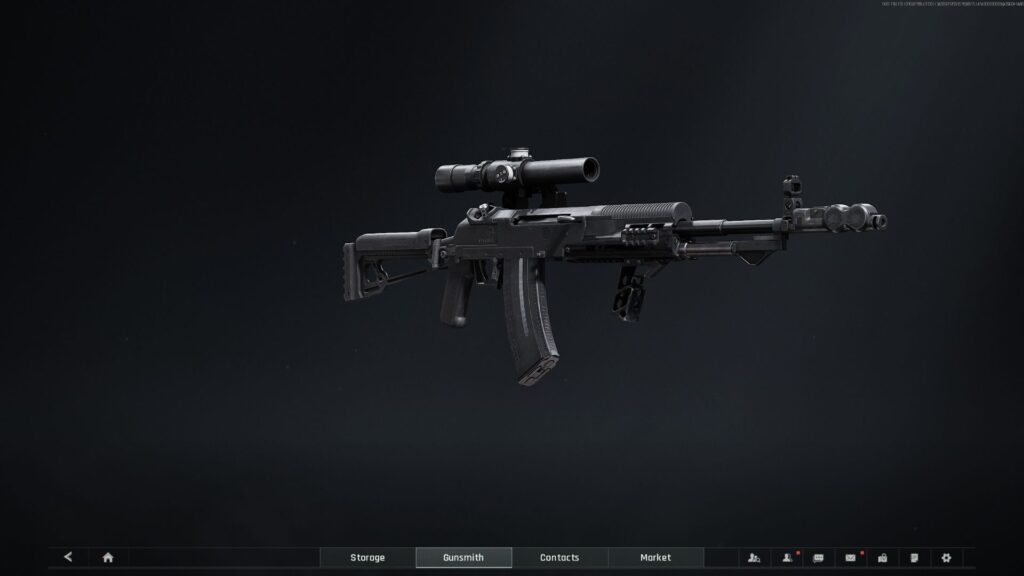Open settings with the gear icon
Image resolution: width=1024 pixels, height=576 pixels.
click(x=946, y=557)
